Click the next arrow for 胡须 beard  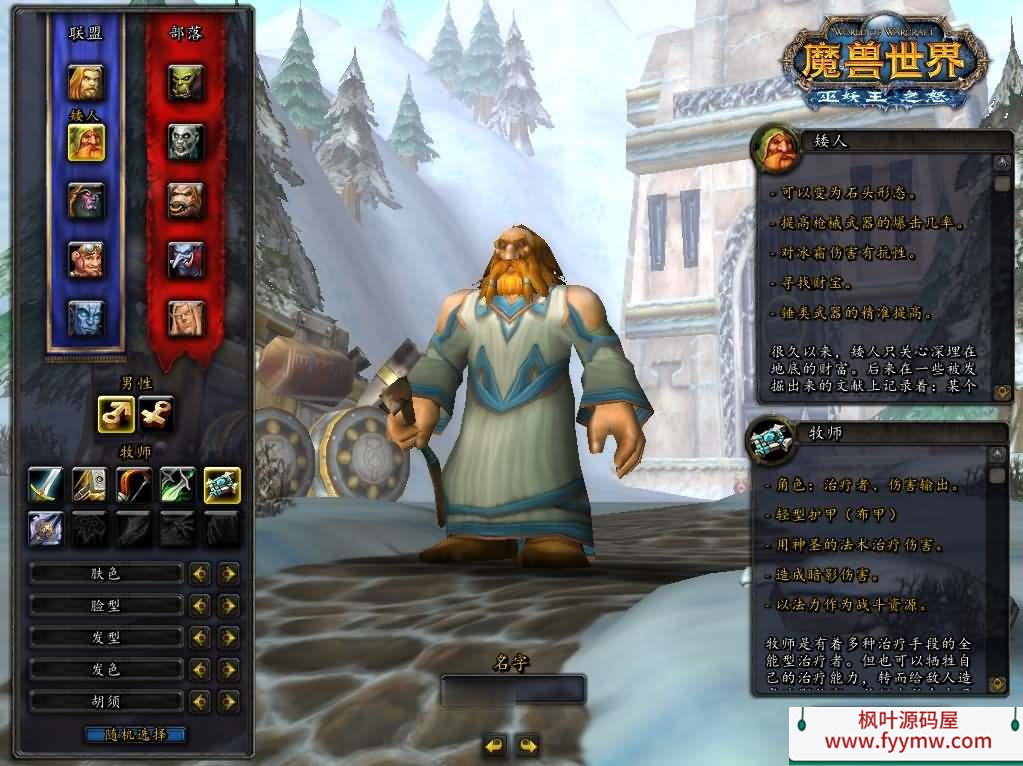pos(229,701)
